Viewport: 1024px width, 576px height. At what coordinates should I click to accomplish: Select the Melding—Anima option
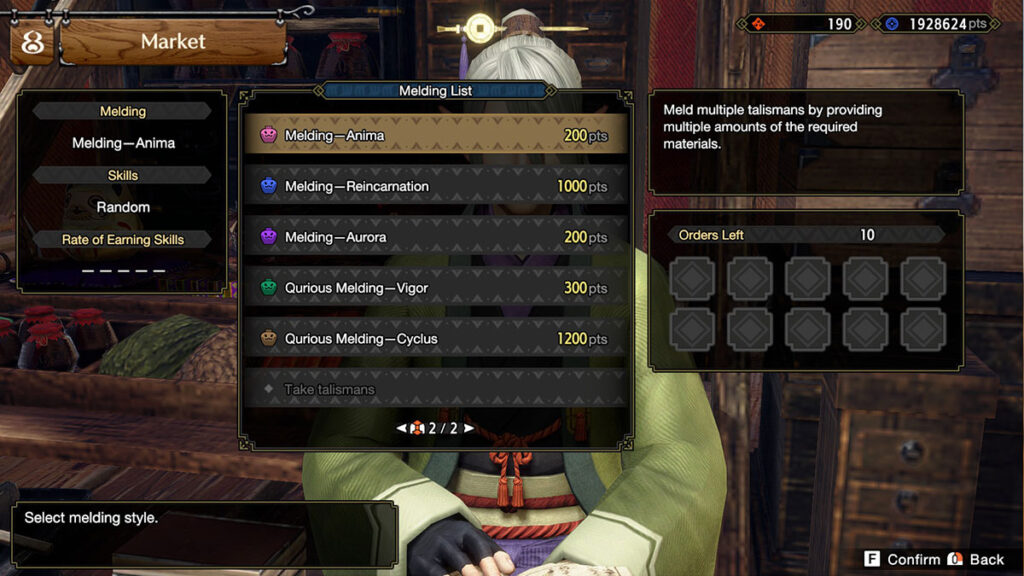click(435, 135)
